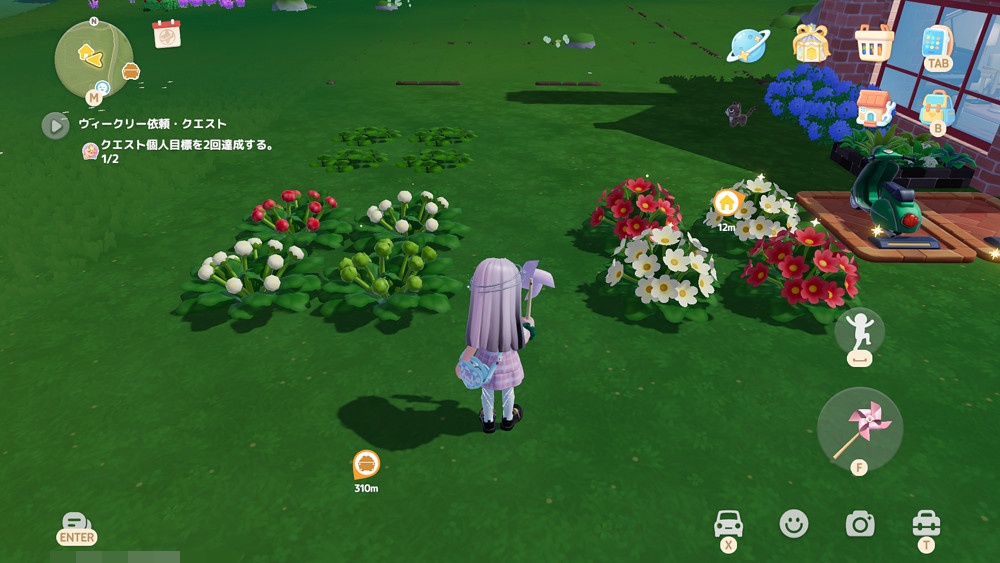Image resolution: width=1000 pixels, height=563 pixels.
Task: Open the circular minimap
Action: point(93,59)
